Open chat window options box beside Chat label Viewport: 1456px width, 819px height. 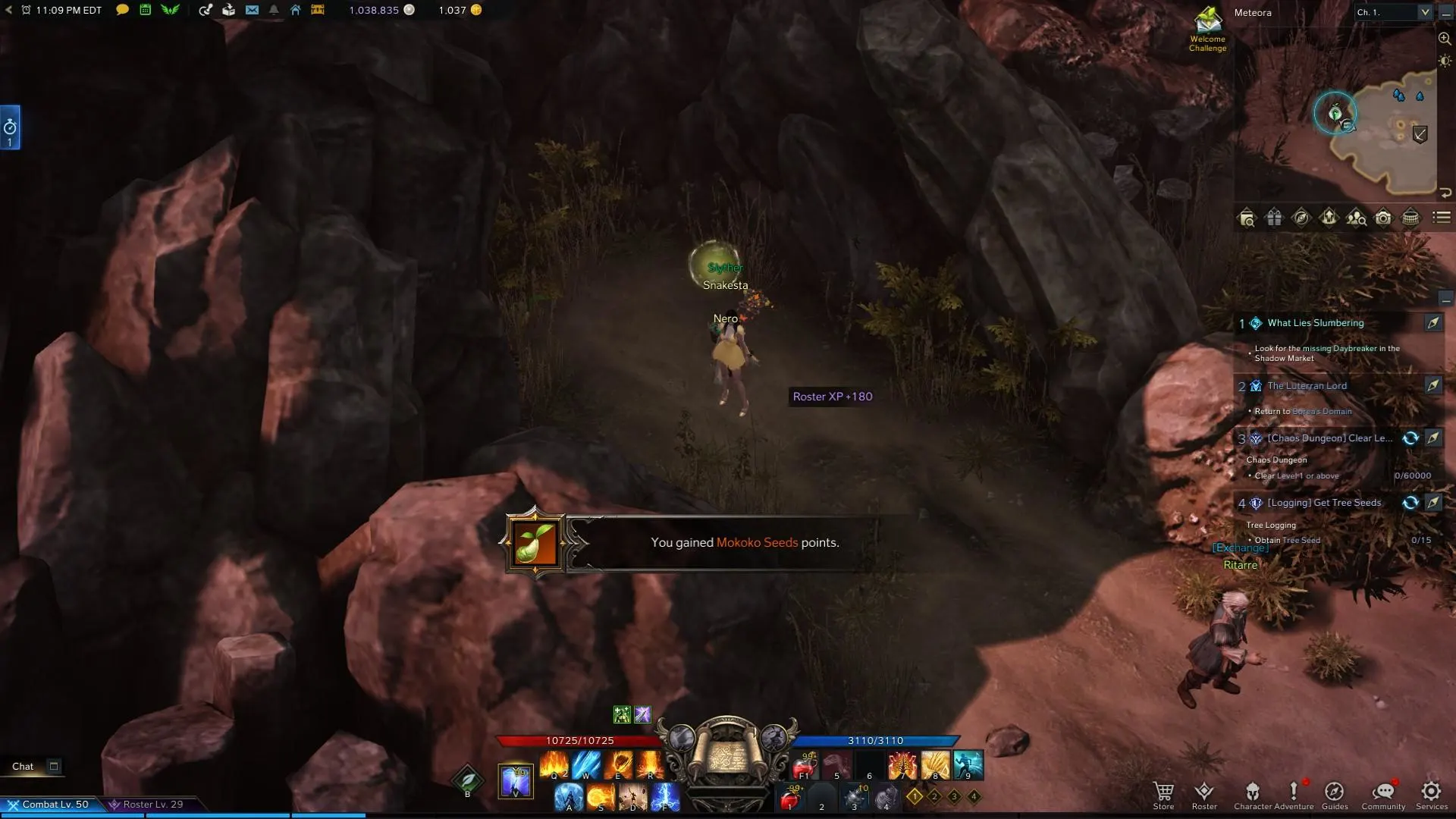pos(54,766)
